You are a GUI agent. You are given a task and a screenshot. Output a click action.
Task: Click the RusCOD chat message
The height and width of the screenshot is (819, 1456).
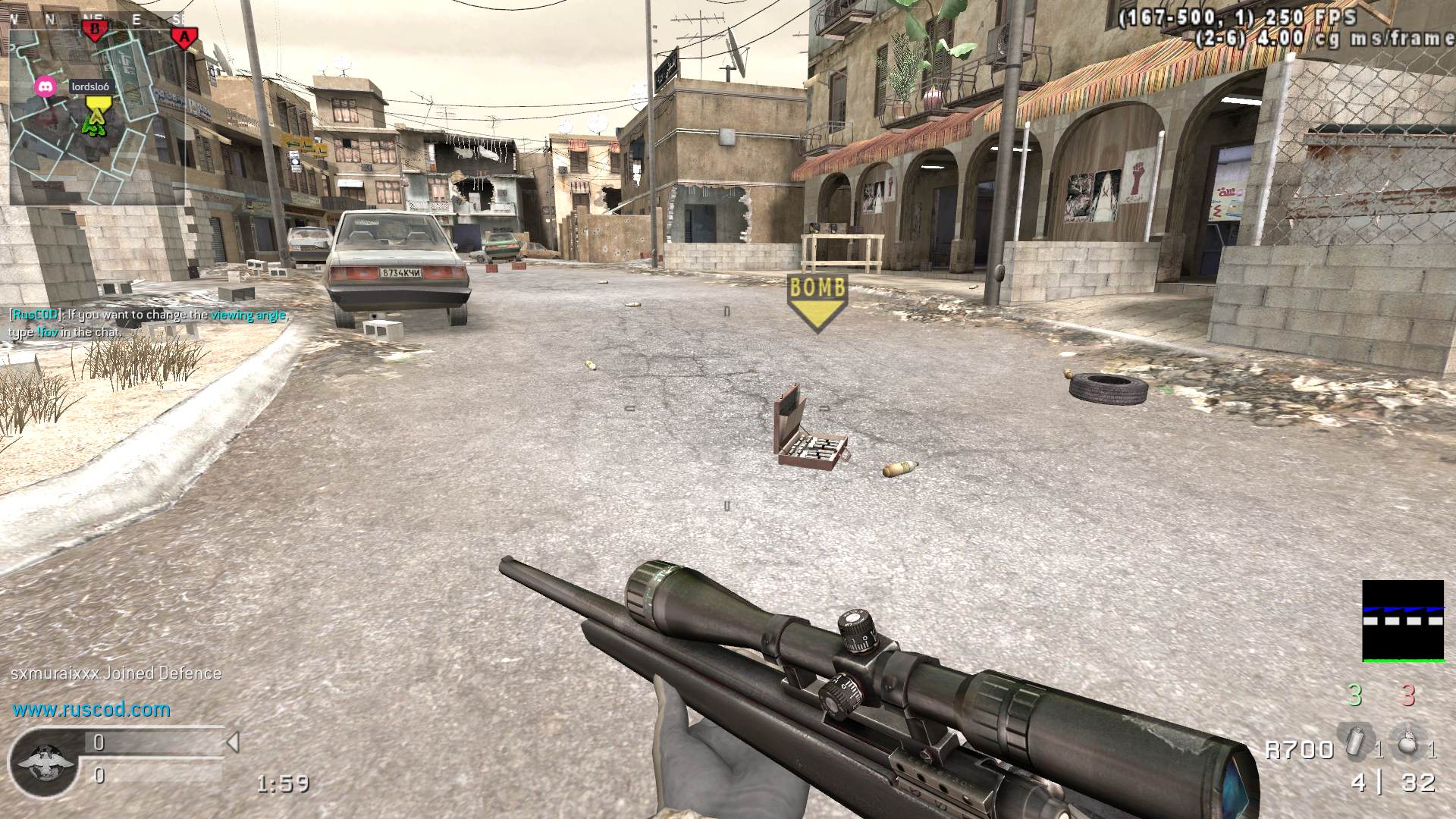click(x=148, y=323)
